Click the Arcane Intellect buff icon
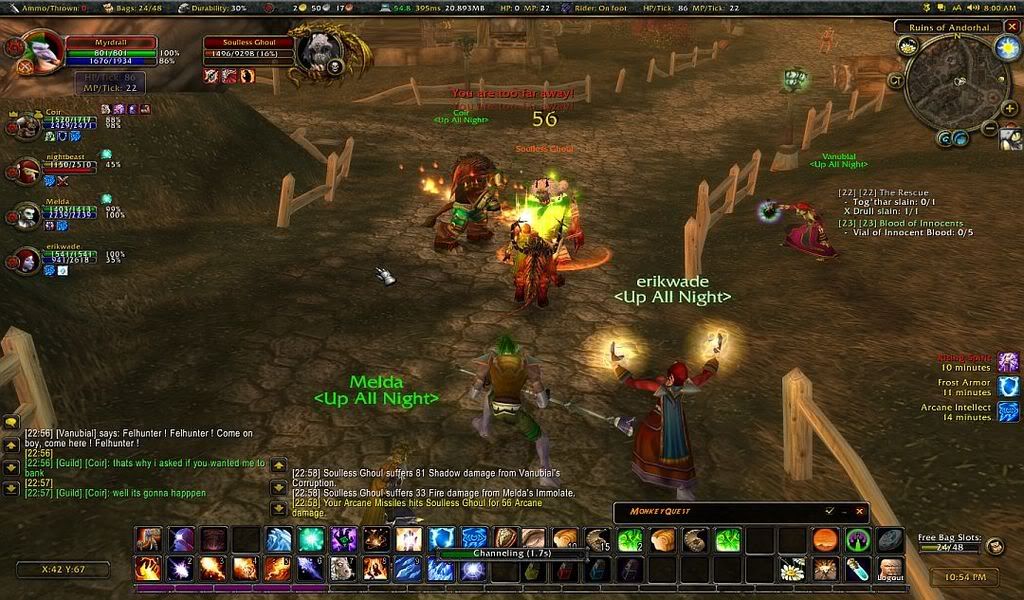Screen dimensions: 1024x600 (x=1008, y=411)
